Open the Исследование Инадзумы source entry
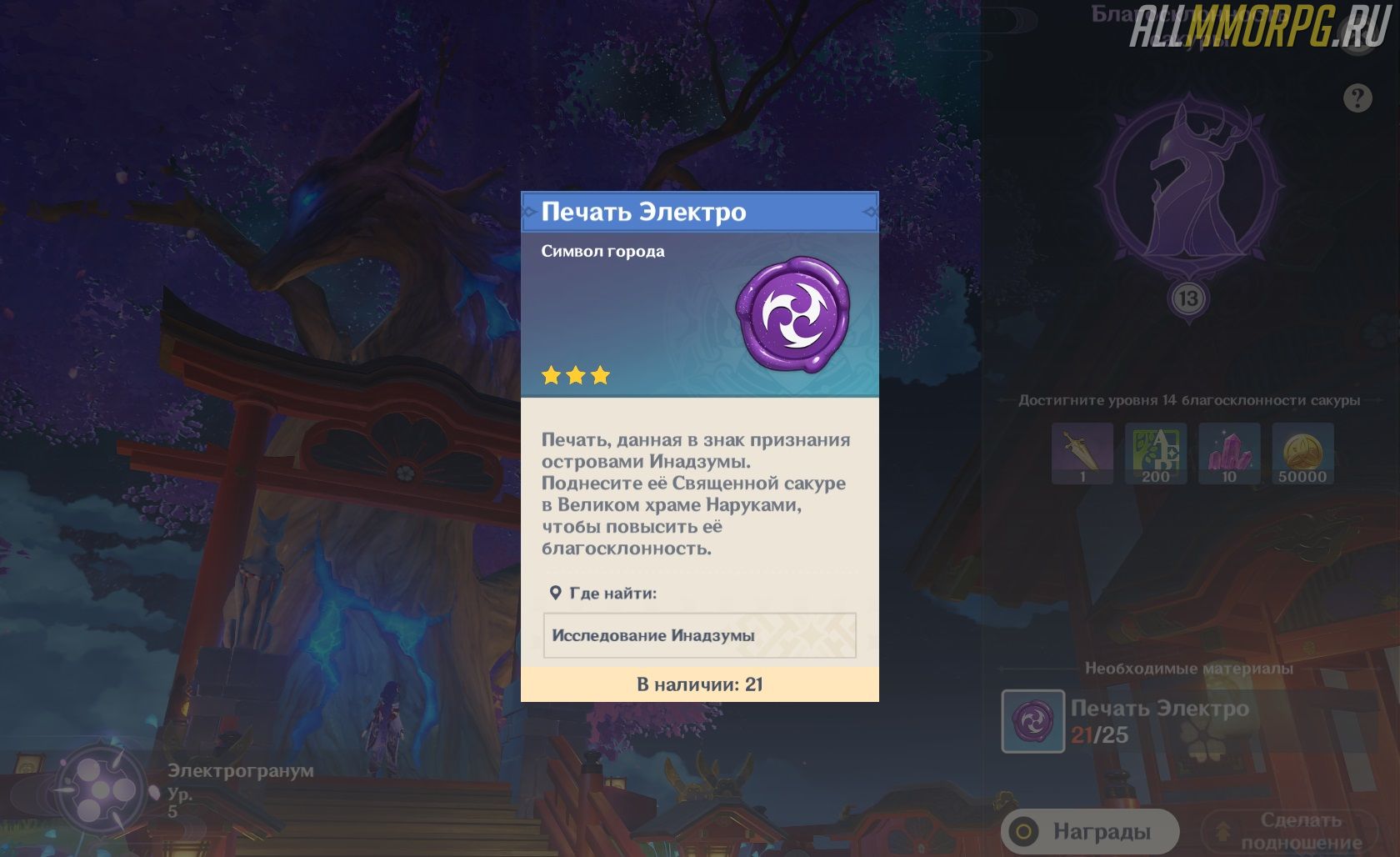 699,635
